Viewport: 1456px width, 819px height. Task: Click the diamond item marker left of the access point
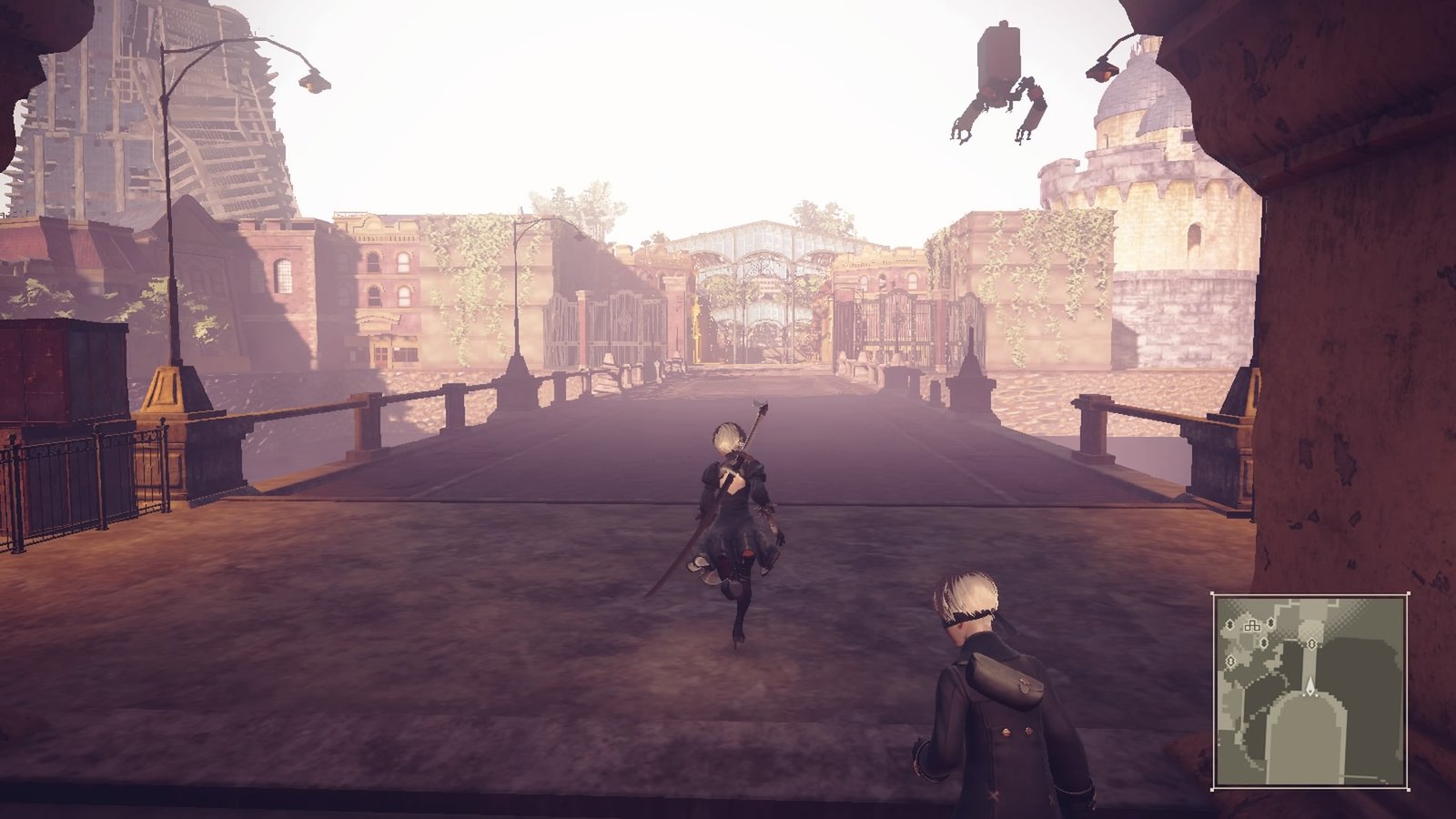pos(1230,623)
